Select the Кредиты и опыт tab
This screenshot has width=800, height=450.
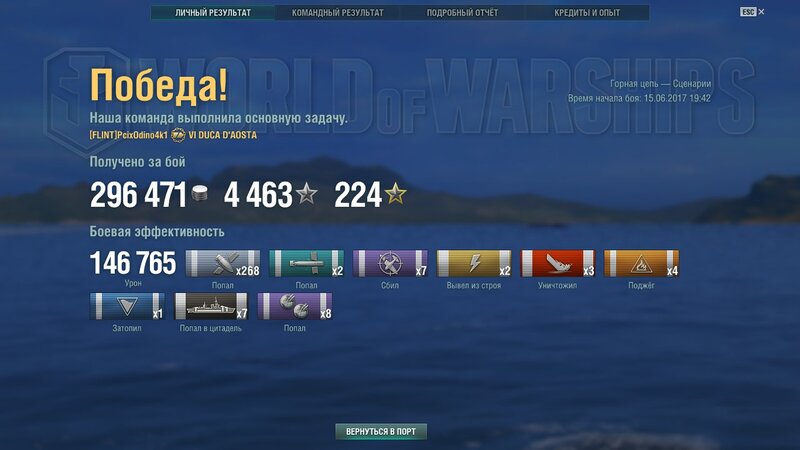[x=586, y=13]
